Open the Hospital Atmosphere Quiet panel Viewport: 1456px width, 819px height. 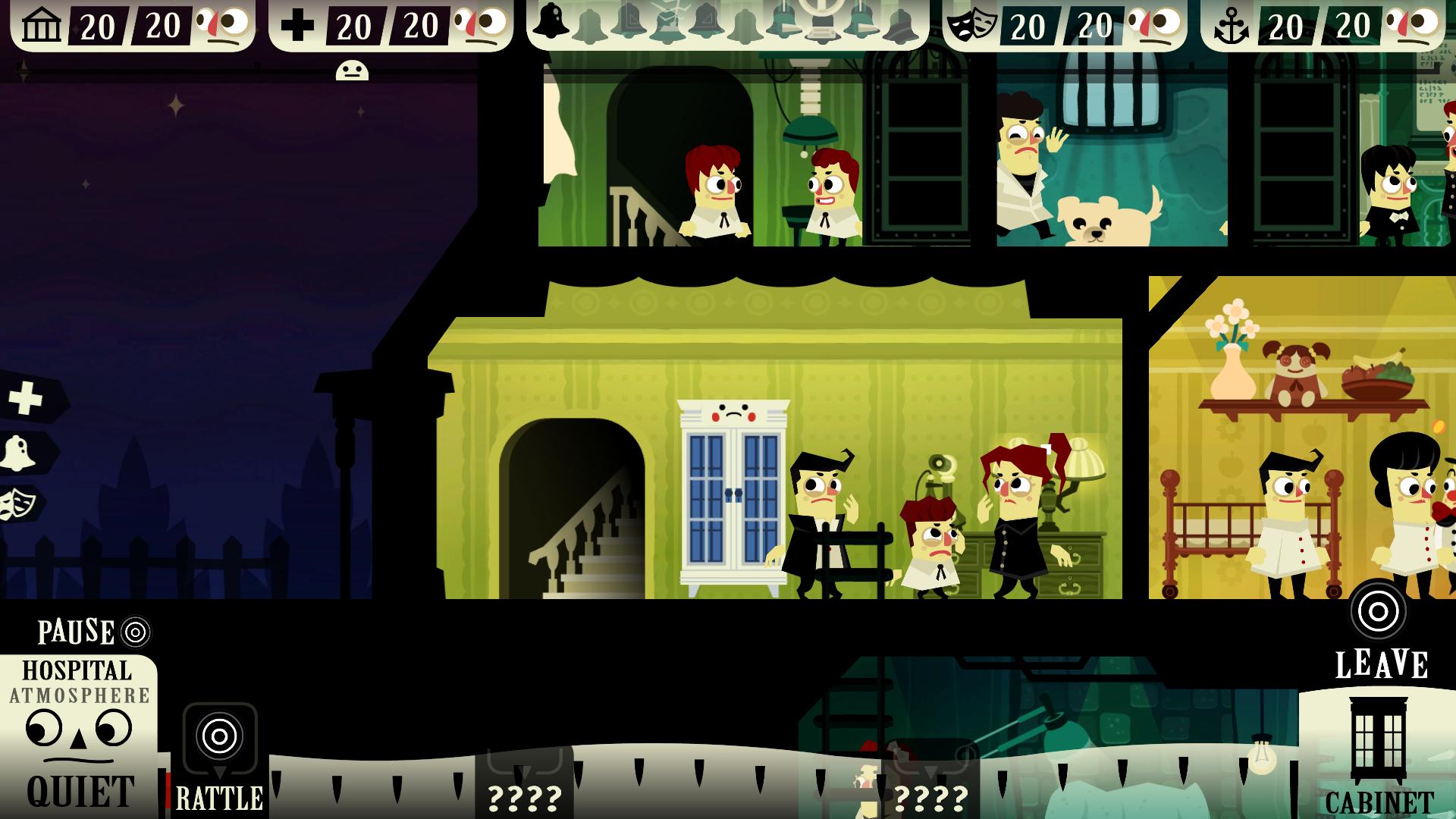(78, 734)
